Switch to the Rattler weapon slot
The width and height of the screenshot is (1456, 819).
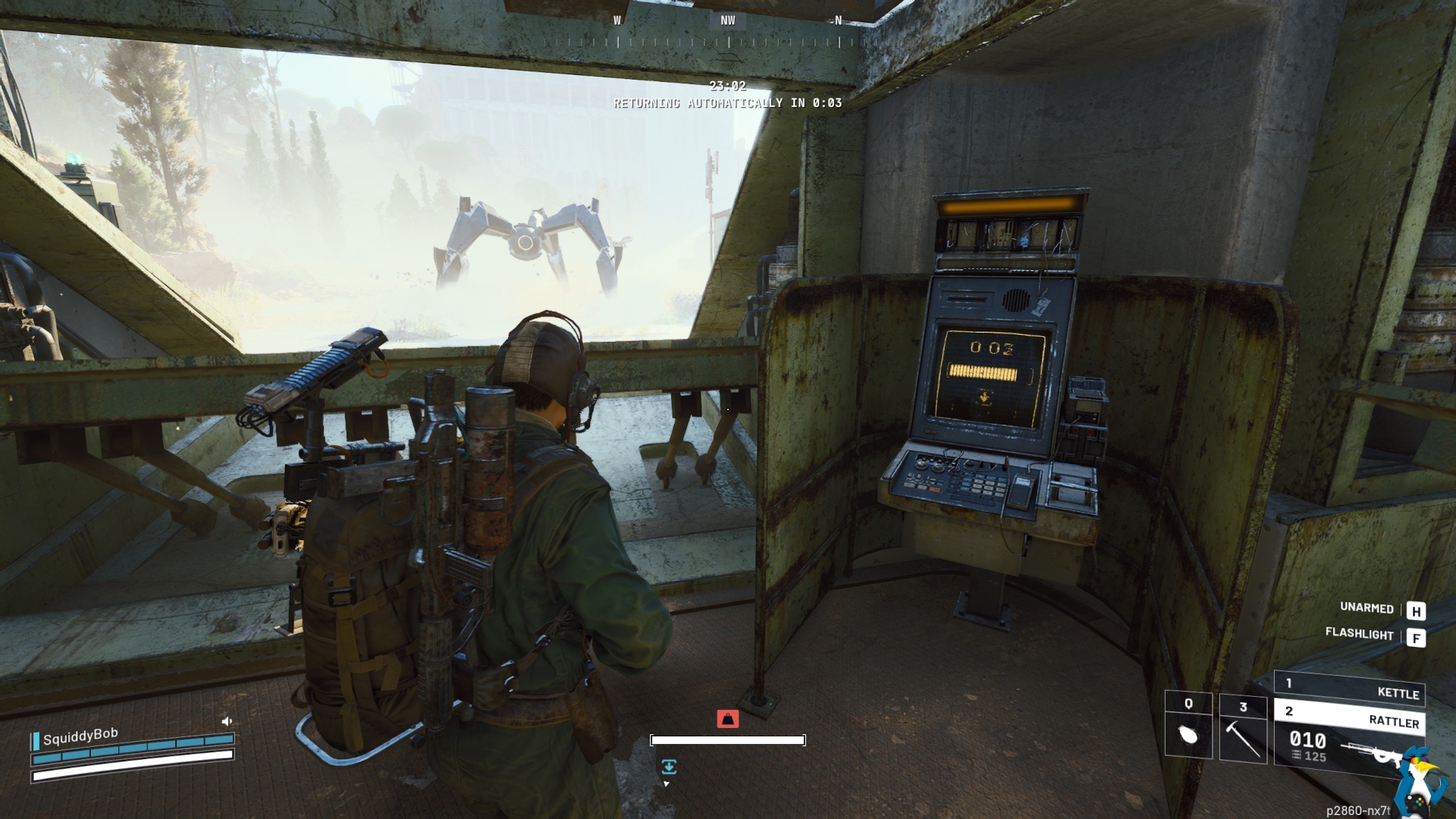point(1350,717)
